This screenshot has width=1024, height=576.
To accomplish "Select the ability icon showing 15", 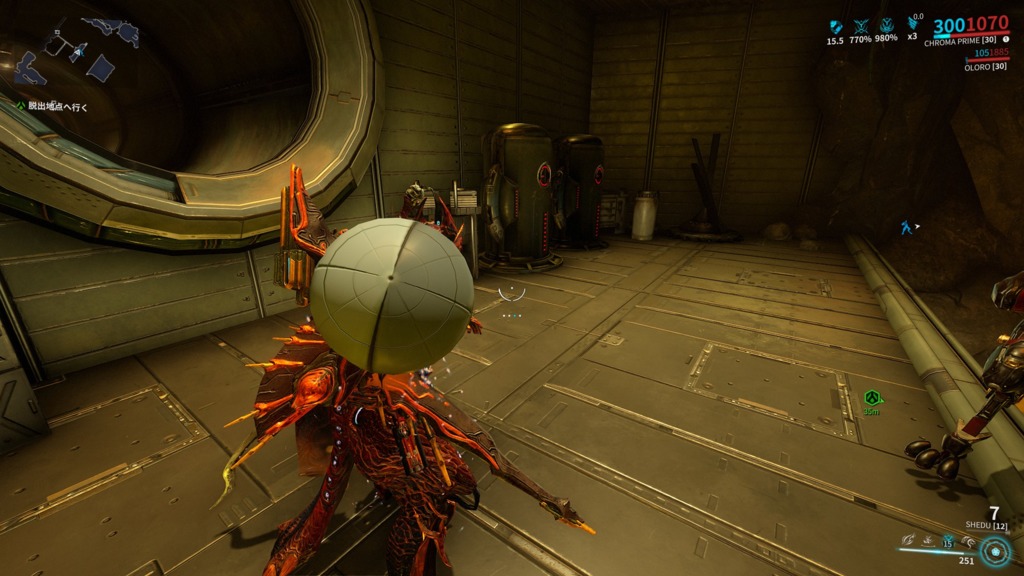I will (x=947, y=541).
